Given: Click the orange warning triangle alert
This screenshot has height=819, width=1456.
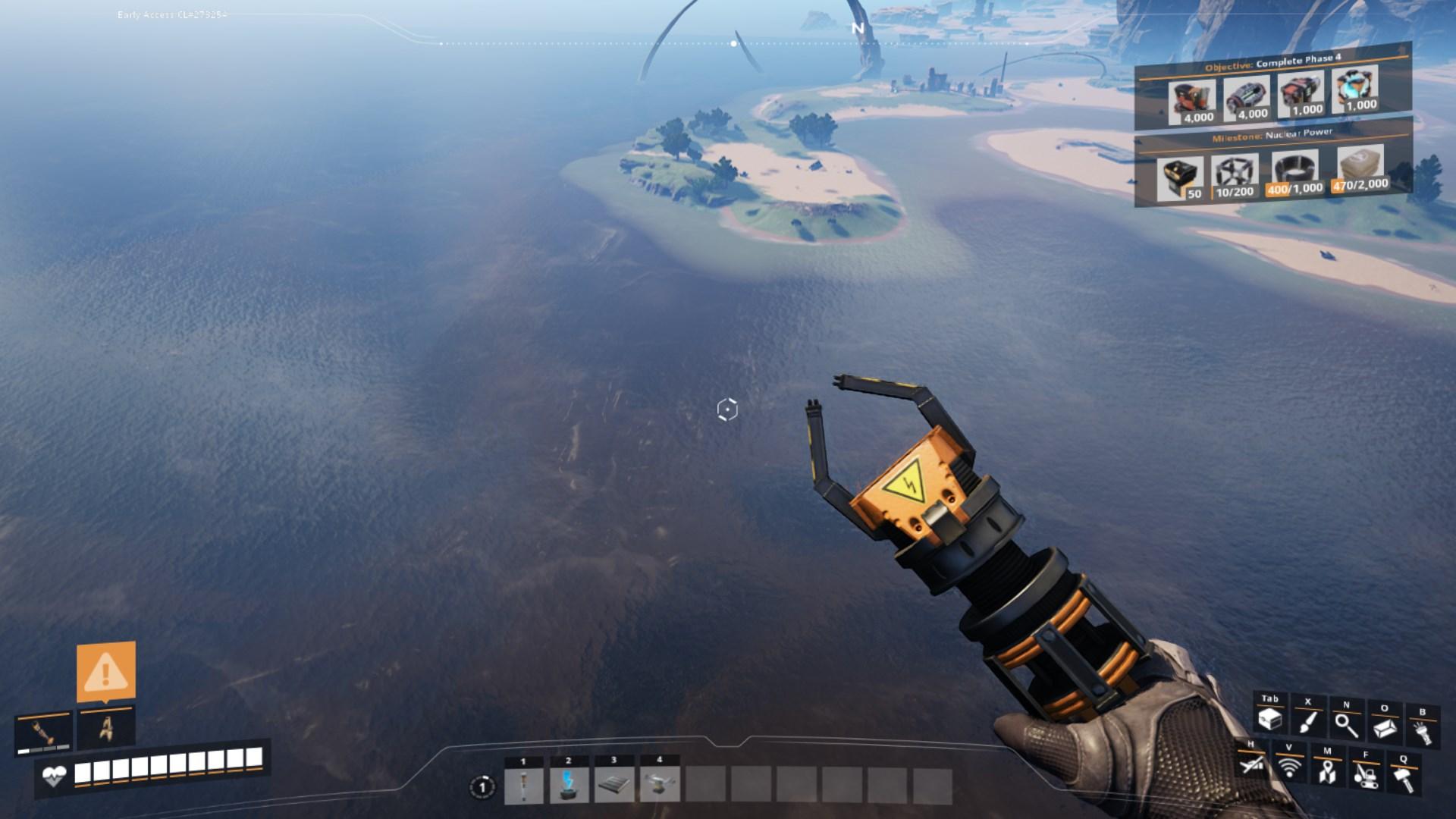Looking at the screenshot, I should click(106, 672).
